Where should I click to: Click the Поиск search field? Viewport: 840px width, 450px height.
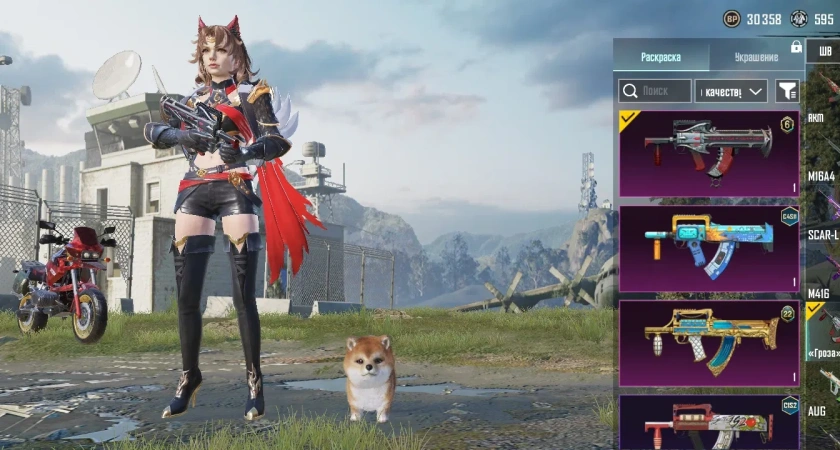(x=655, y=91)
